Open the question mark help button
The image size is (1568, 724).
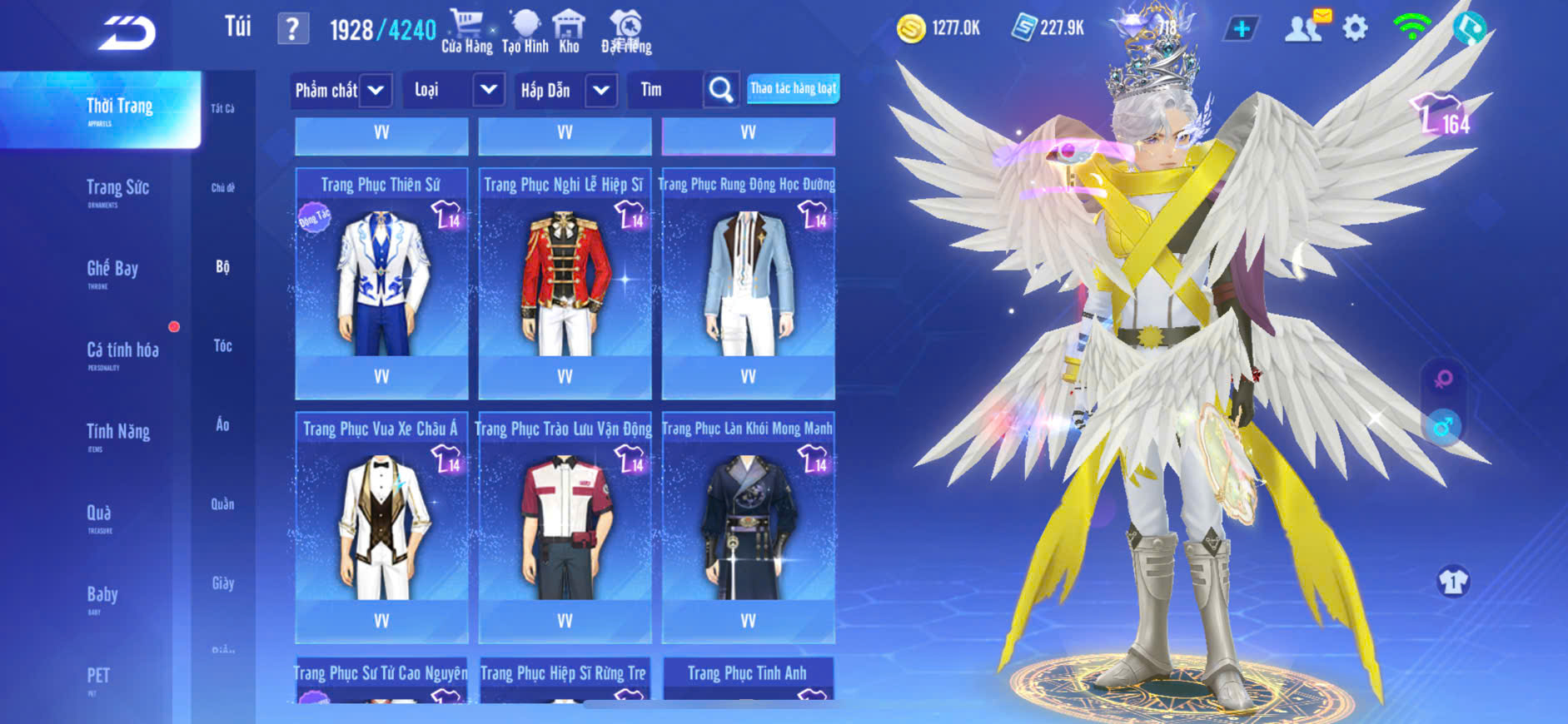coord(292,29)
